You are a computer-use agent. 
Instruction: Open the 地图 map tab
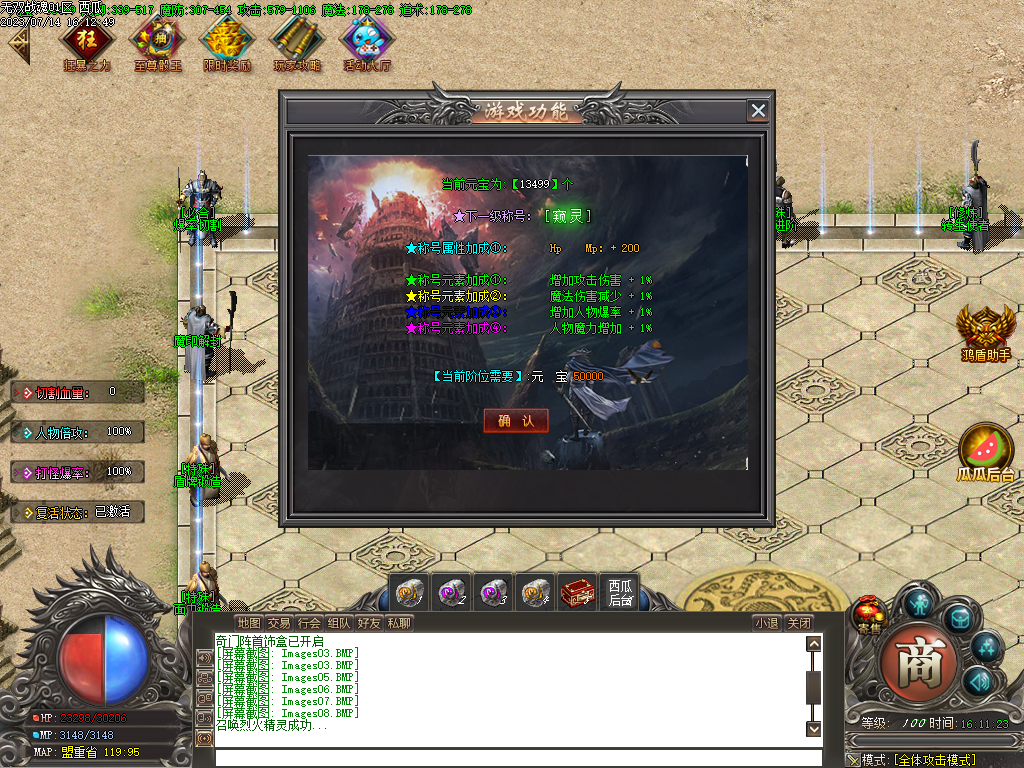(x=249, y=623)
